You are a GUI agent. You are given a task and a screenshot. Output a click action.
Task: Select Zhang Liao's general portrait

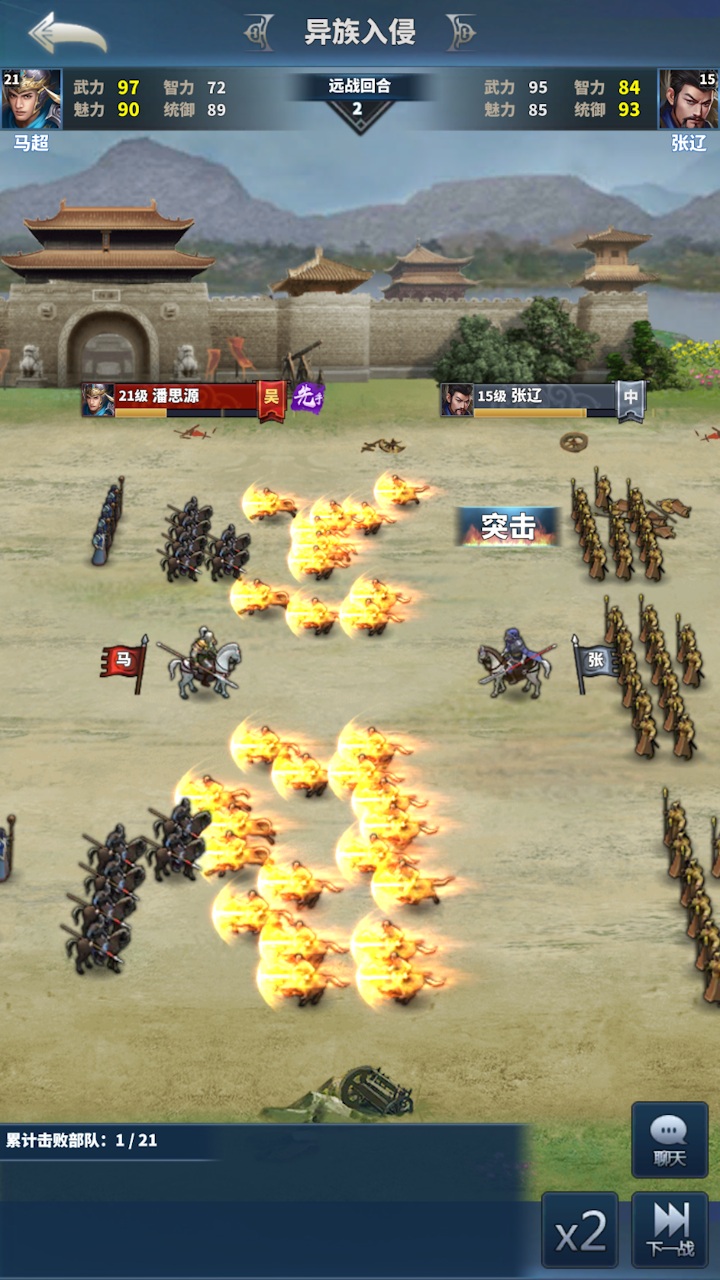[688, 99]
